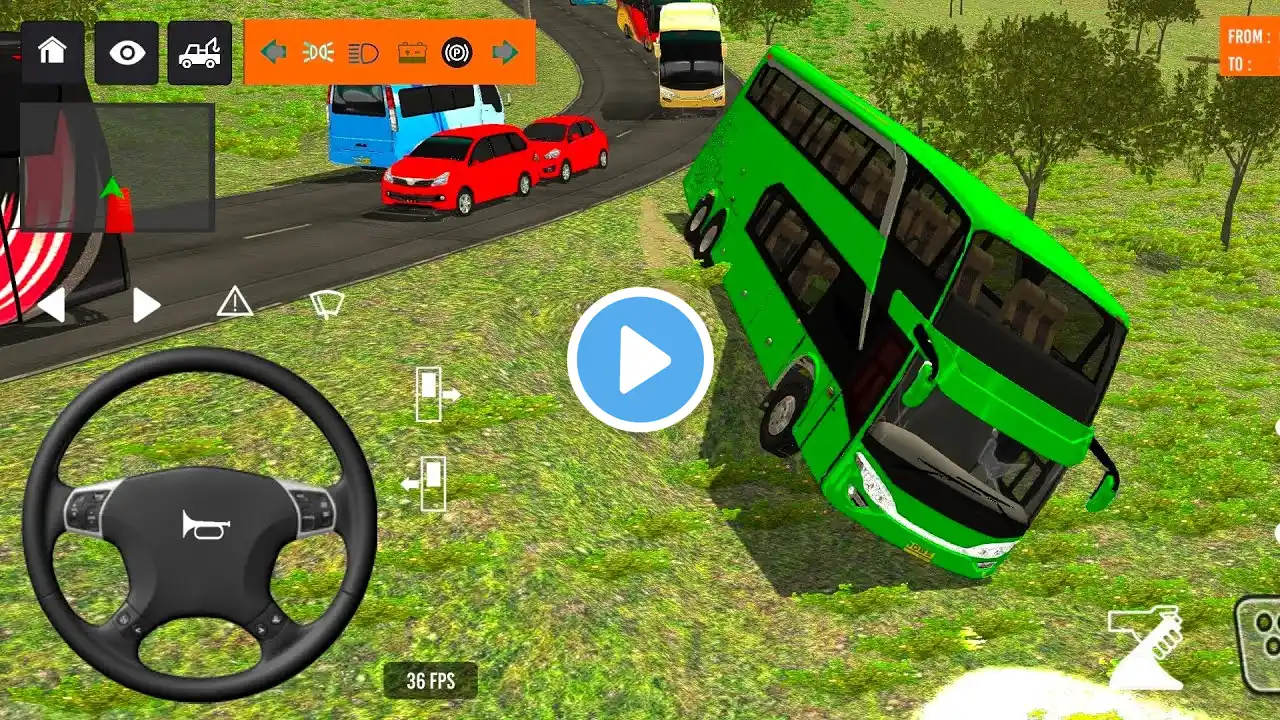
Task: Toggle the windshield wipers
Action: 328,303
